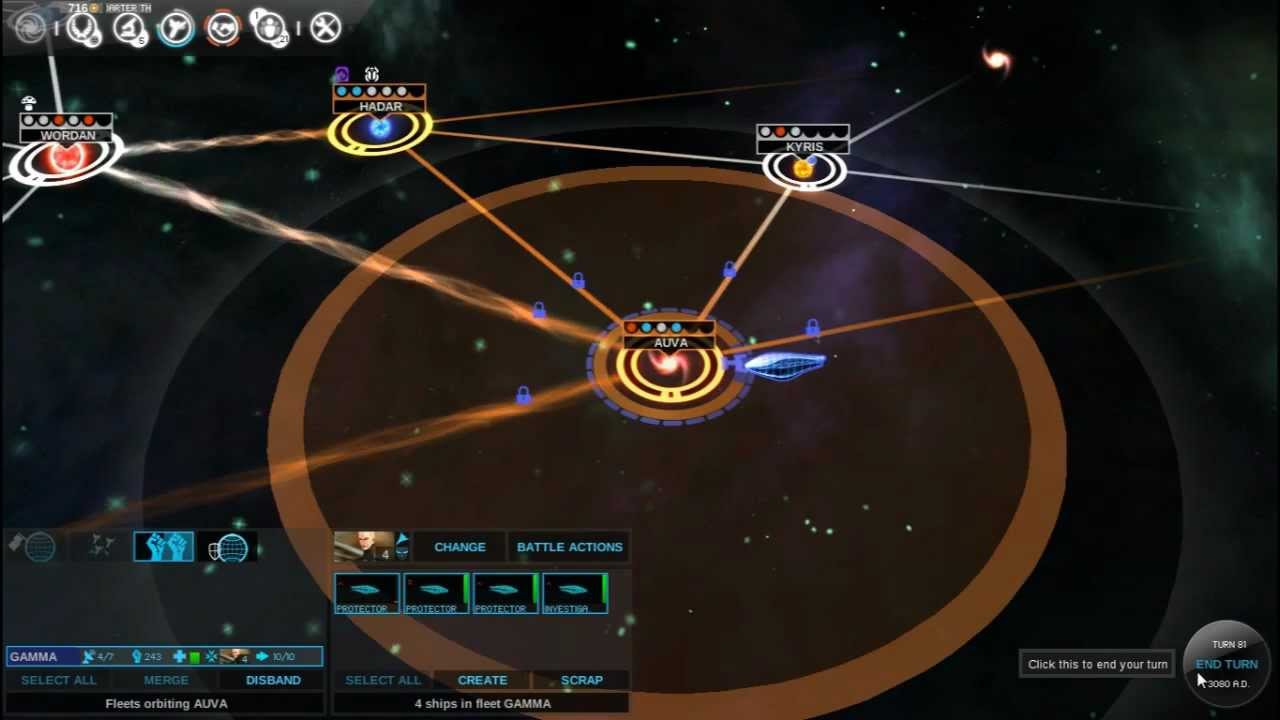The image size is (1280, 720).
Task: Select the KYRIS star system label
Action: 804,147
